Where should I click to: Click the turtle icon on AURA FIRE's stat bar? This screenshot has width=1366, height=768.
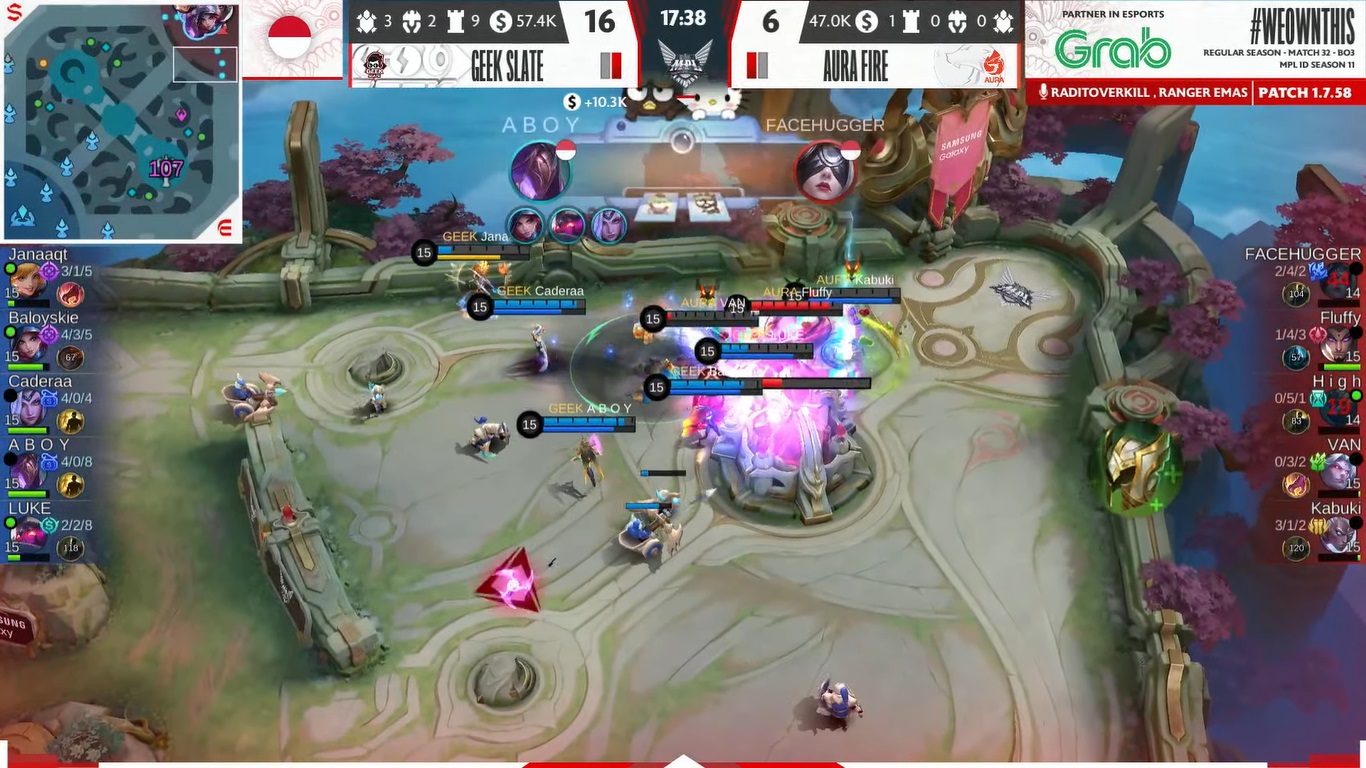(x=1003, y=21)
